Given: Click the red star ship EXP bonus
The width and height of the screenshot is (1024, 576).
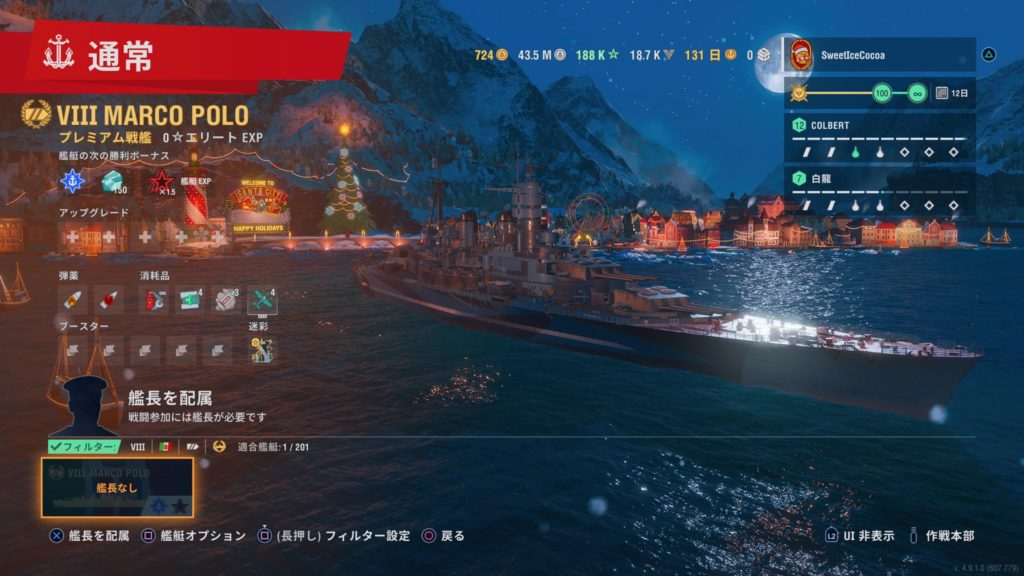Looking at the screenshot, I should tap(161, 183).
